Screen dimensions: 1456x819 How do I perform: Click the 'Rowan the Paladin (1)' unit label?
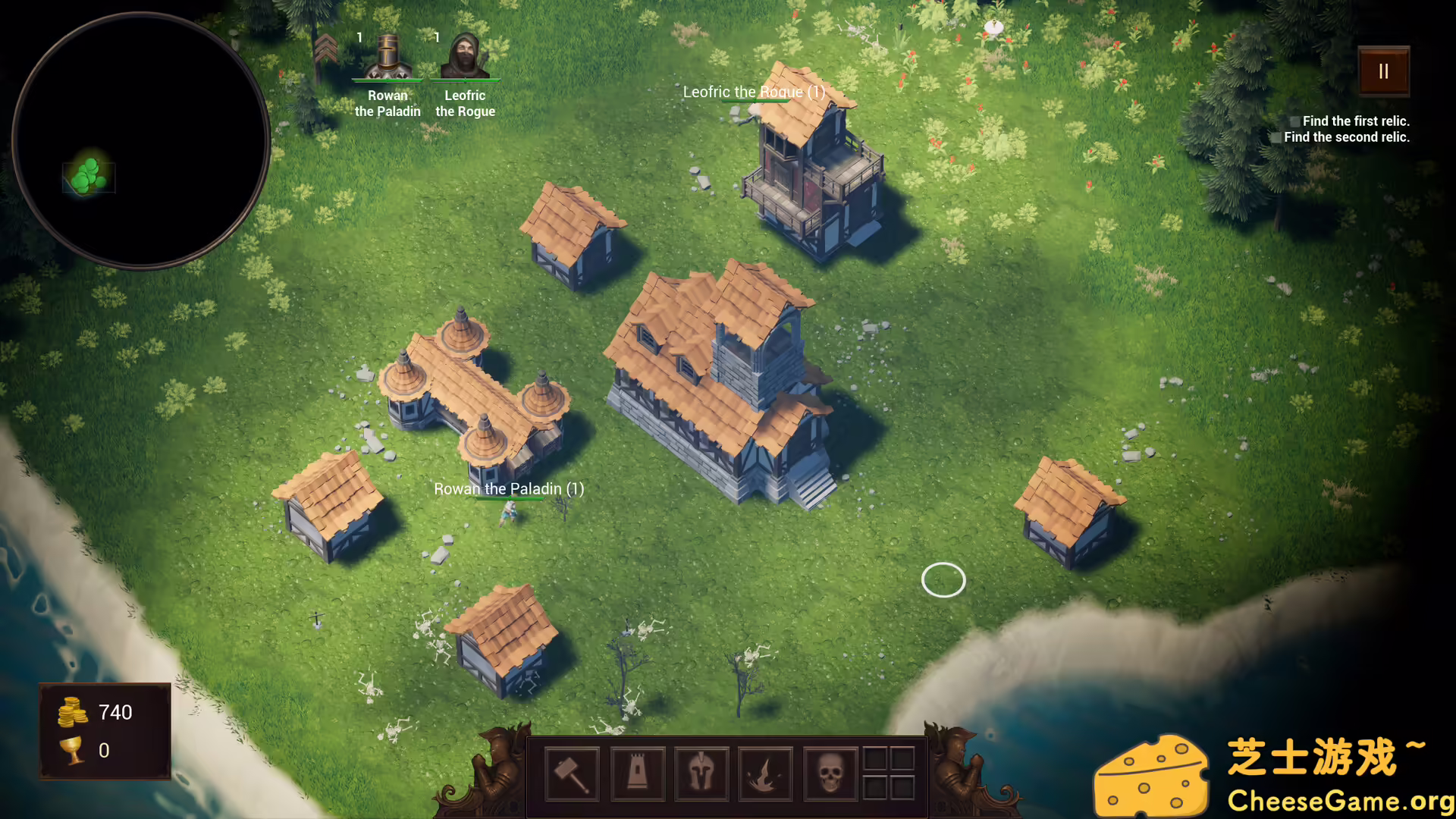click(x=507, y=489)
